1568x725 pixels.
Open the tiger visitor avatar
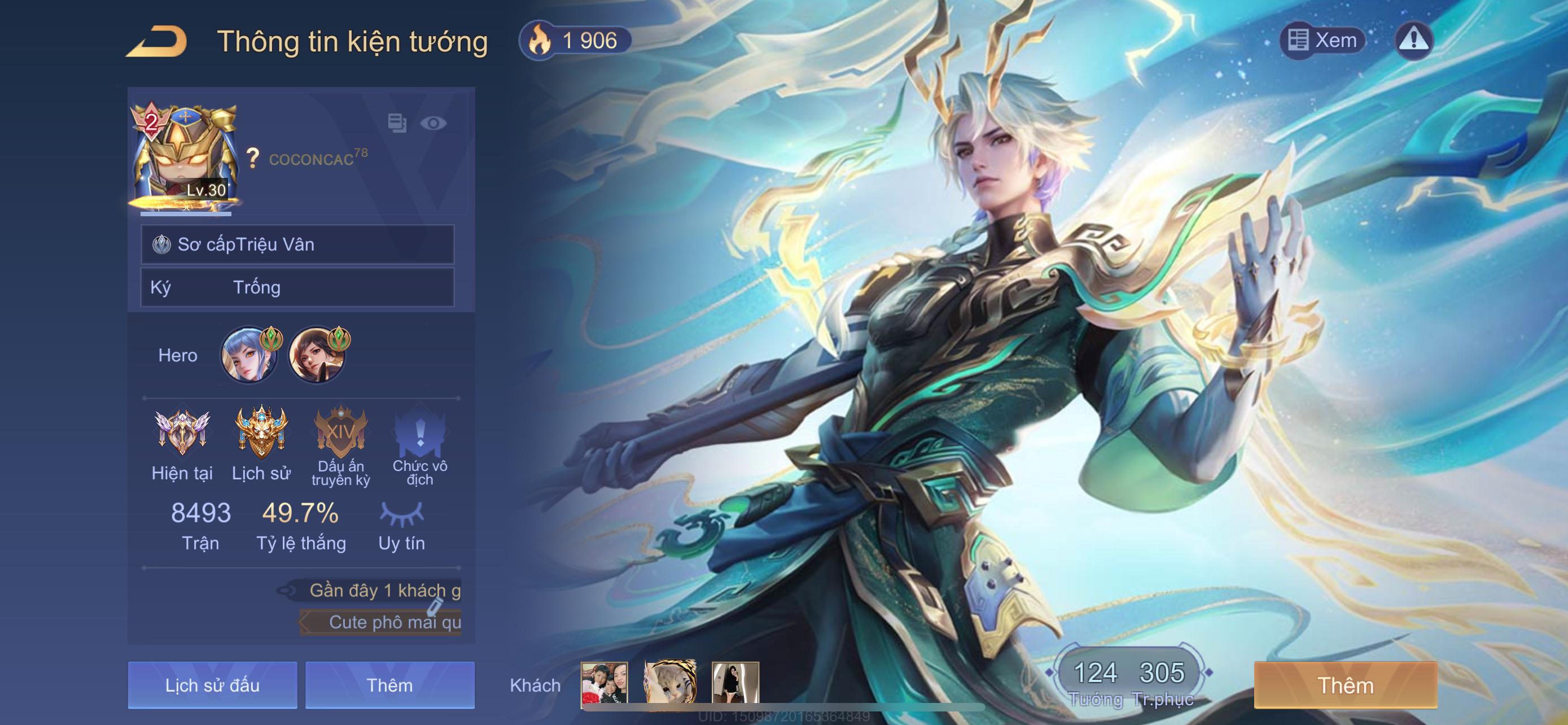click(x=670, y=683)
